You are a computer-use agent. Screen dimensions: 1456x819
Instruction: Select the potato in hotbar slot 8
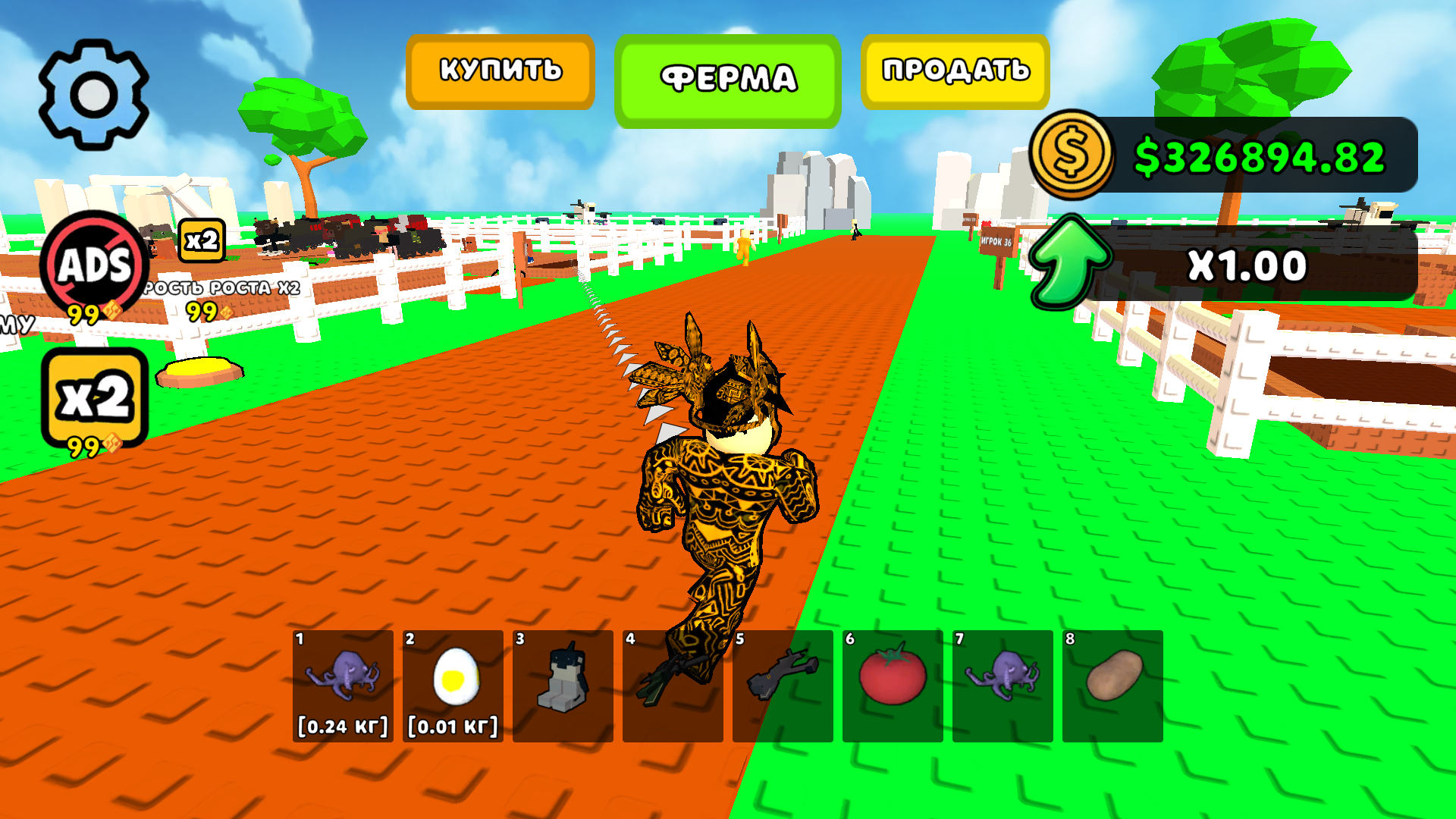1112,686
